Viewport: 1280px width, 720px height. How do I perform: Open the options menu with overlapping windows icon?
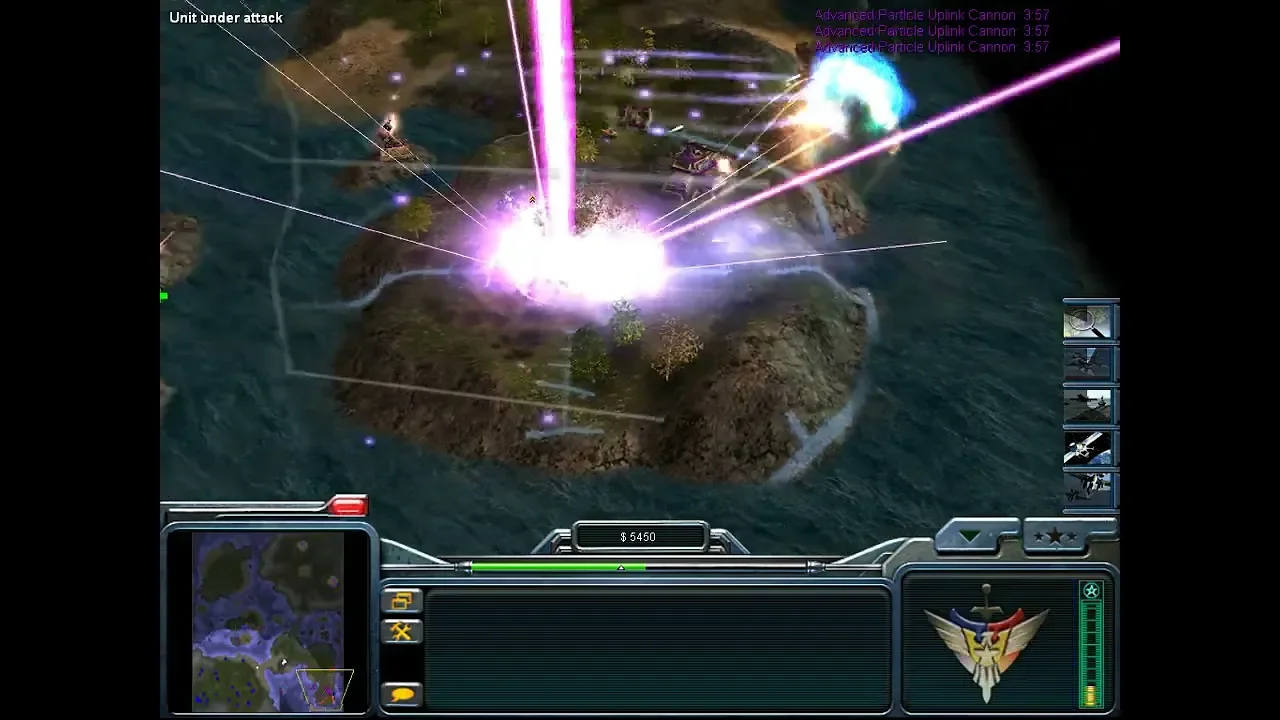(402, 601)
